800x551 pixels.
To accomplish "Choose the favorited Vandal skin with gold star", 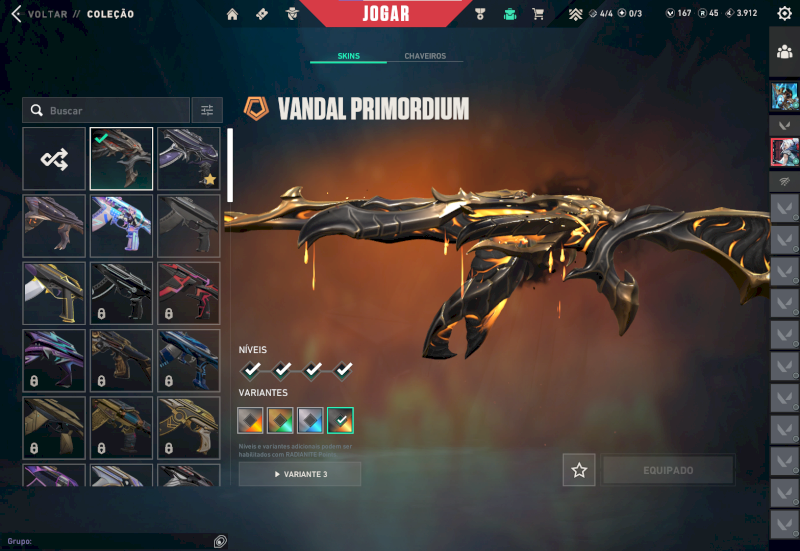I will (189, 158).
